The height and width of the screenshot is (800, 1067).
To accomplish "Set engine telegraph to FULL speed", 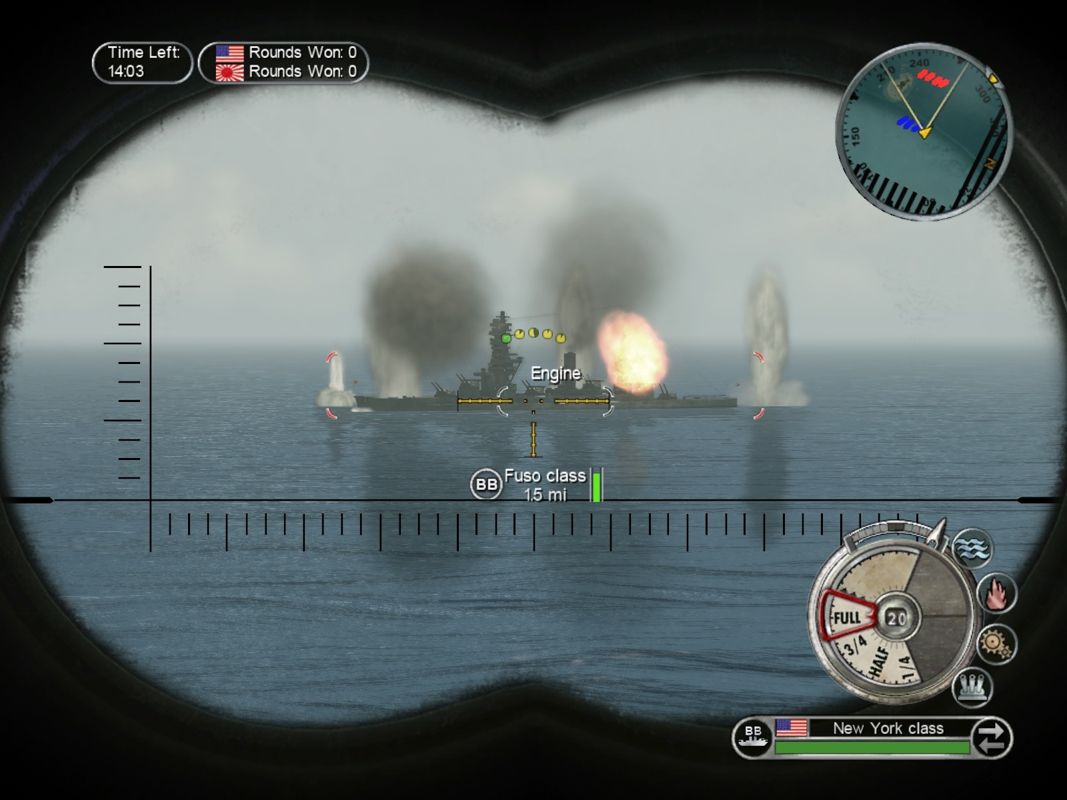I will (846, 617).
